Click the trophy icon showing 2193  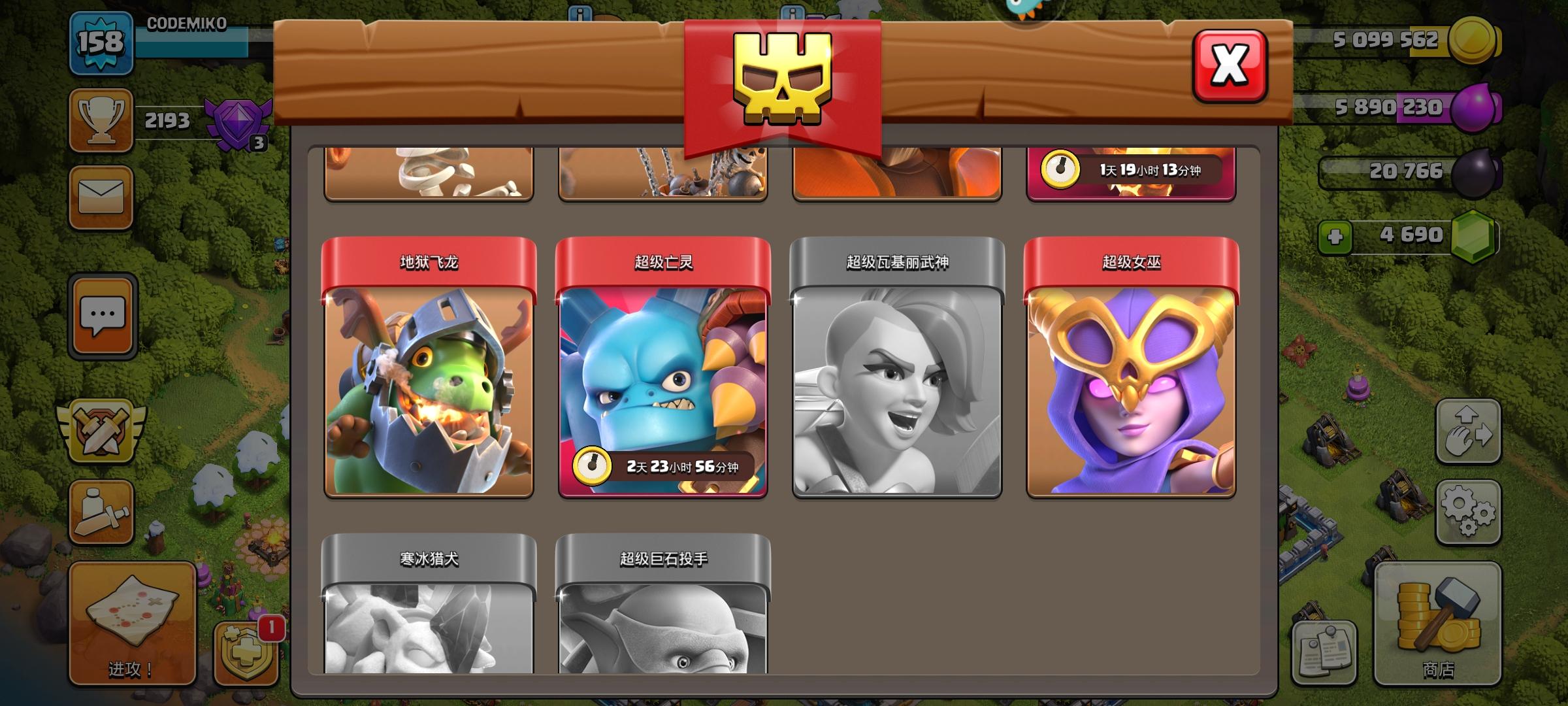[x=99, y=121]
